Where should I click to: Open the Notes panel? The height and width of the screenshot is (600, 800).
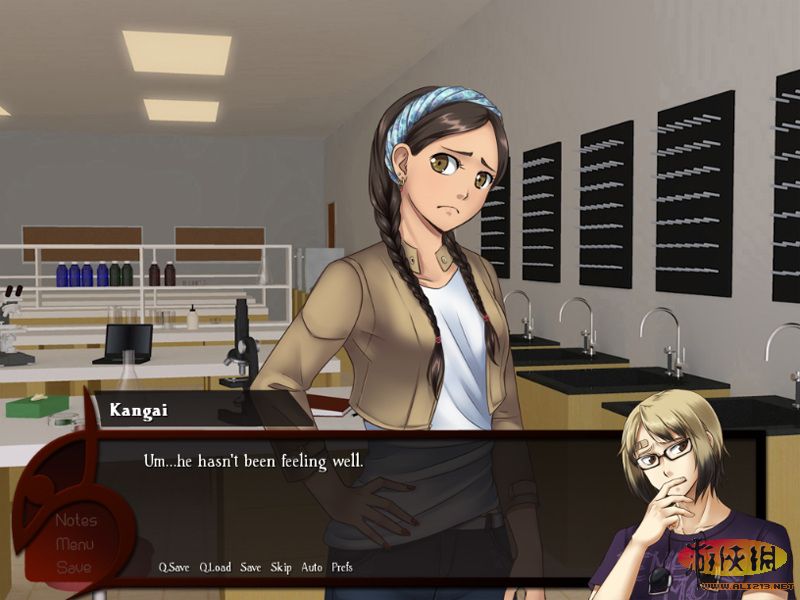pyautogui.click(x=76, y=520)
